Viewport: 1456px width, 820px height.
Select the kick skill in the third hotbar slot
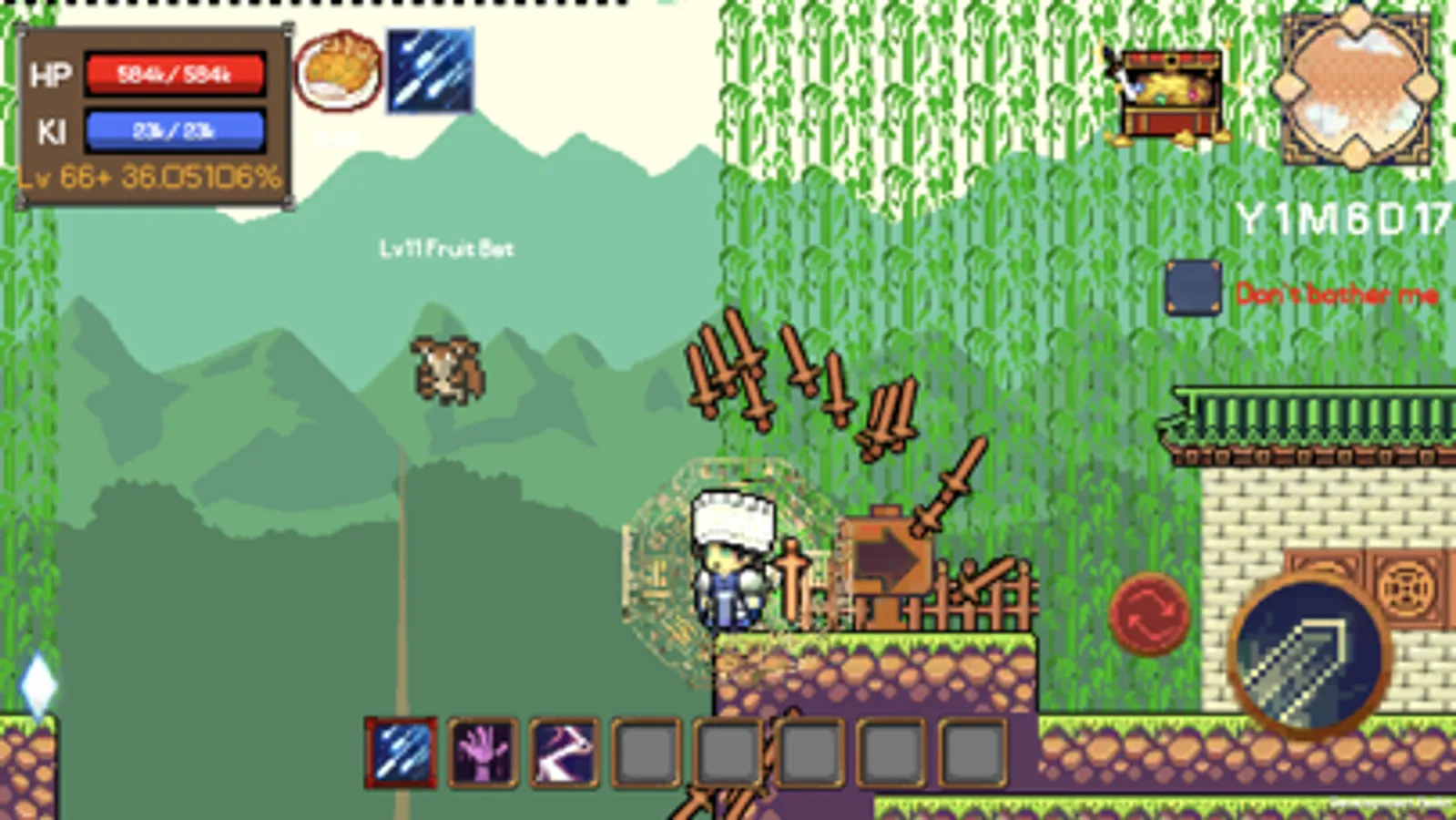[563, 752]
